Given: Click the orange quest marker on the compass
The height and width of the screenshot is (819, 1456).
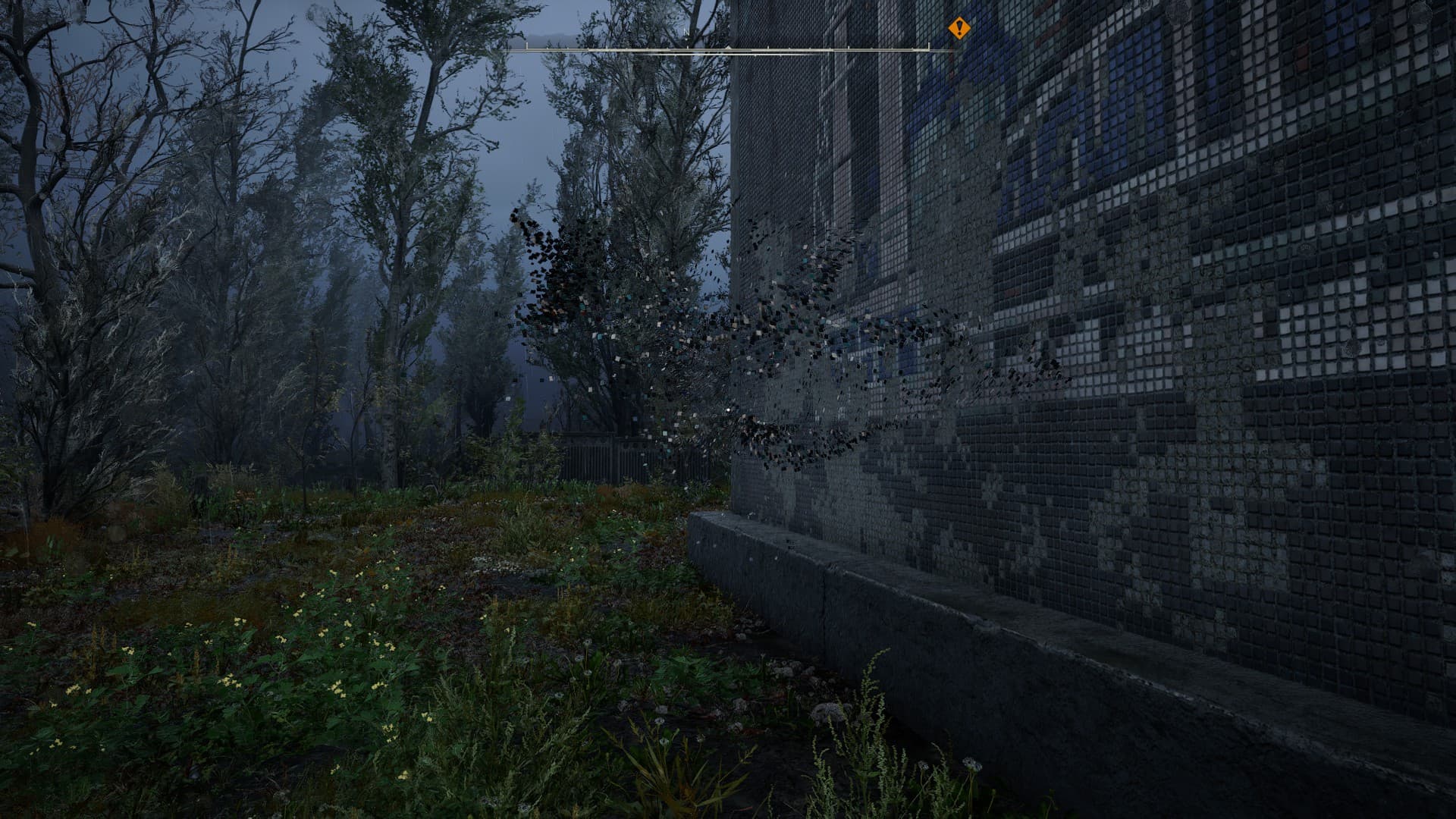Looking at the screenshot, I should (x=959, y=29).
